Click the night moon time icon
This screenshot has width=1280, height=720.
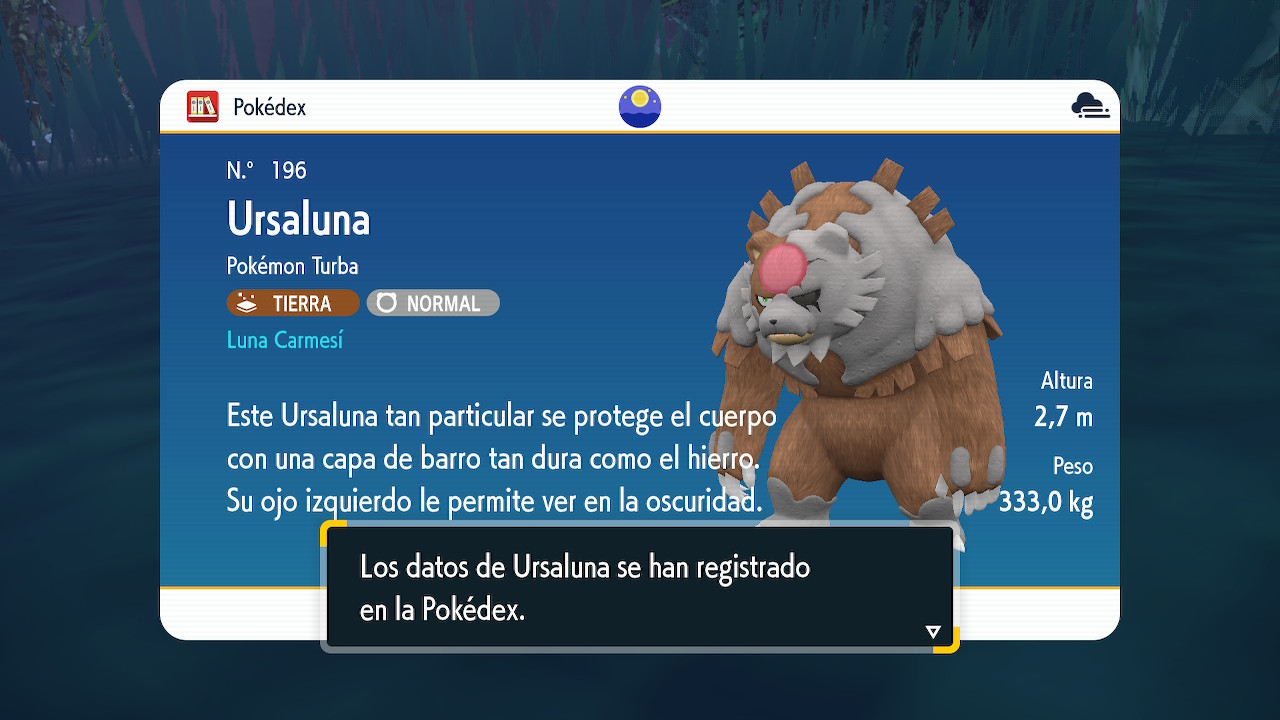640,107
